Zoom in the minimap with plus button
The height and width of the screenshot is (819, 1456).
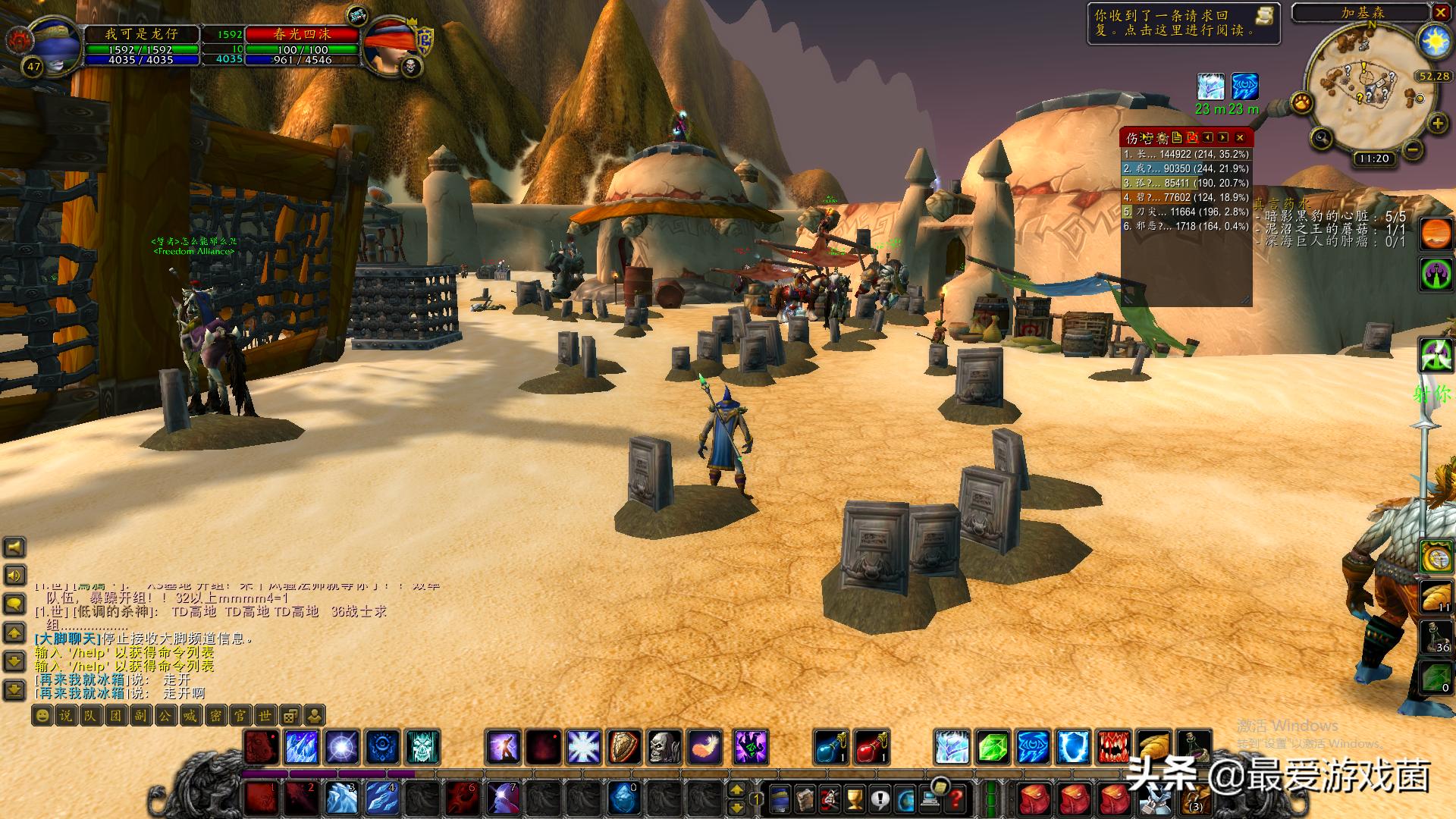pos(1437,124)
